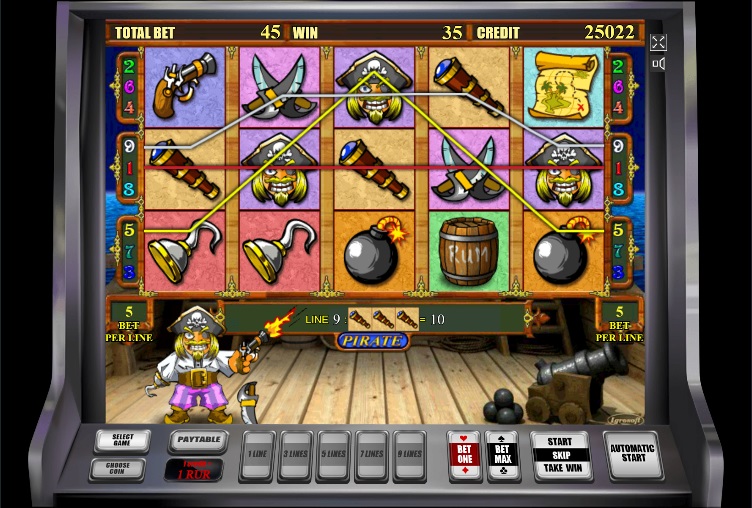Open the Select Game menu
Viewport: 752px width, 508px height.
coord(122,440)
